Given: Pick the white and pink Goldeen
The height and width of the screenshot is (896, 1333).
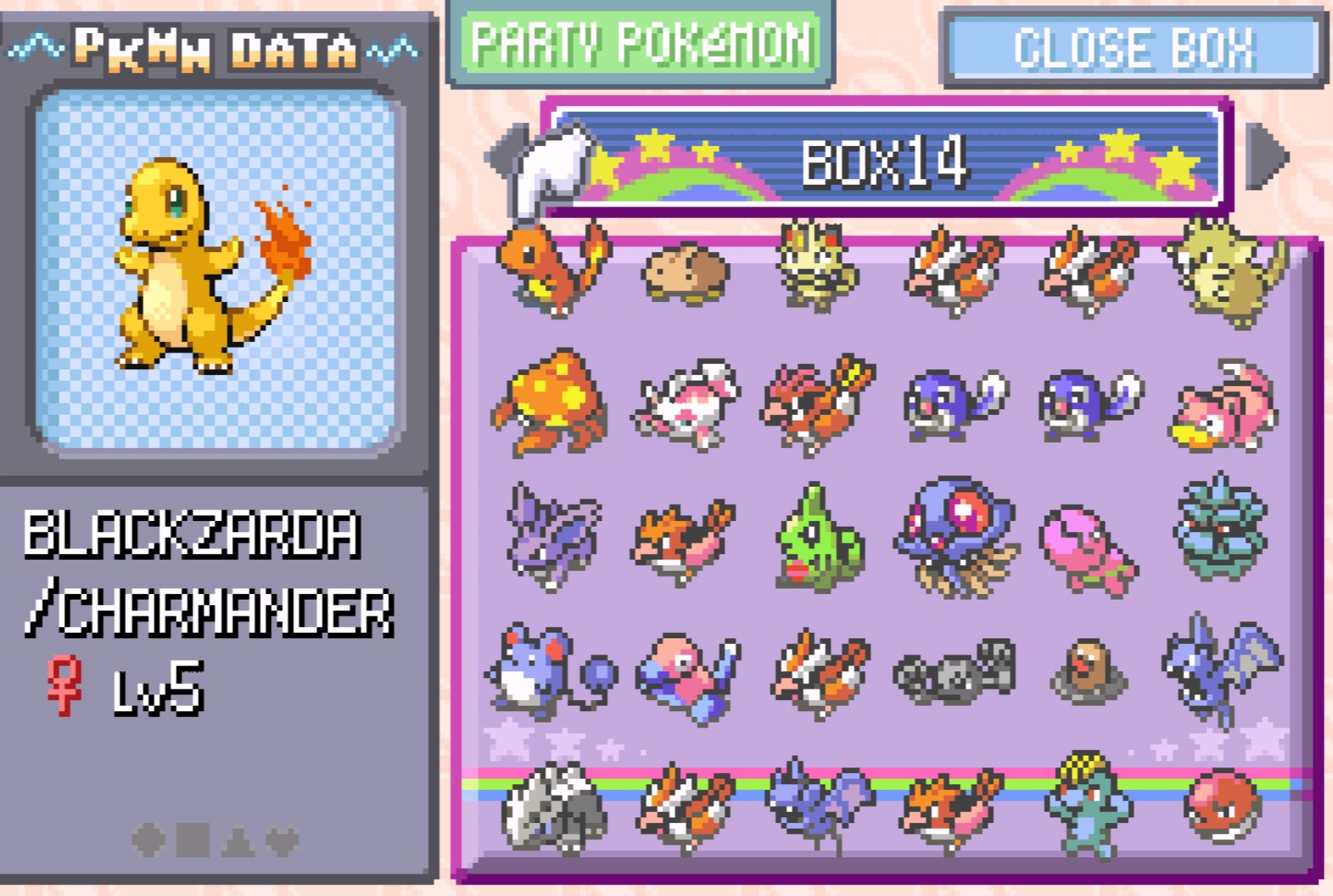Looking at the screenshot, I should pyautogui.click(x=687, y=404).
